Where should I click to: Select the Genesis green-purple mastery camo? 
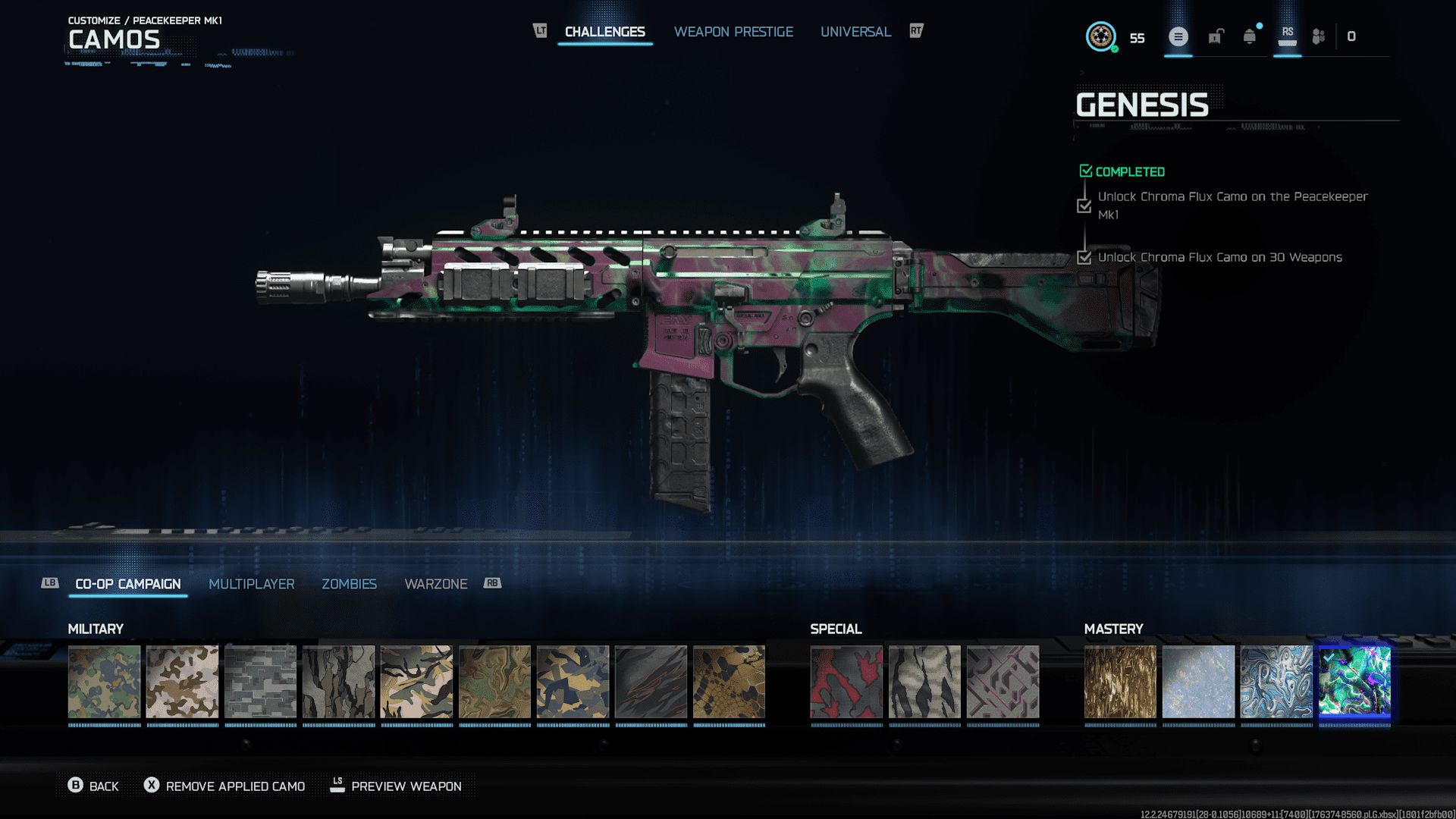pos(1354,682)
